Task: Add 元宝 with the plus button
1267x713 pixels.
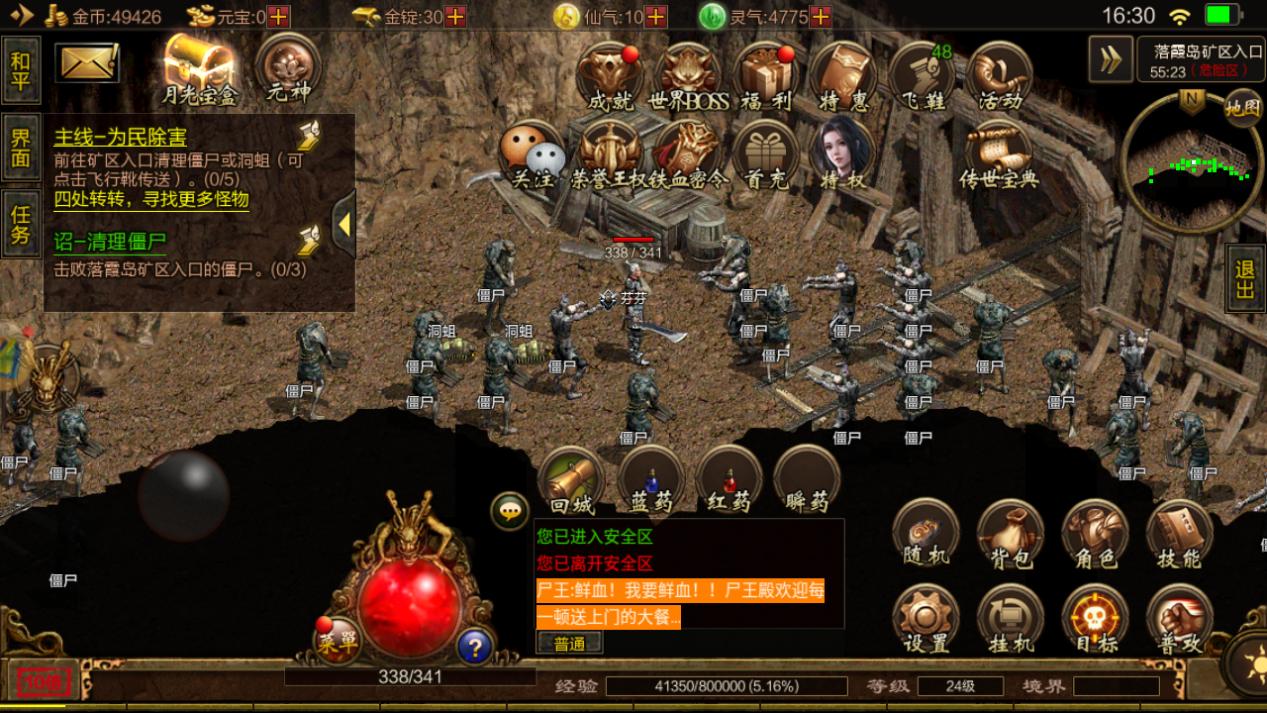Action: [279, 17]
